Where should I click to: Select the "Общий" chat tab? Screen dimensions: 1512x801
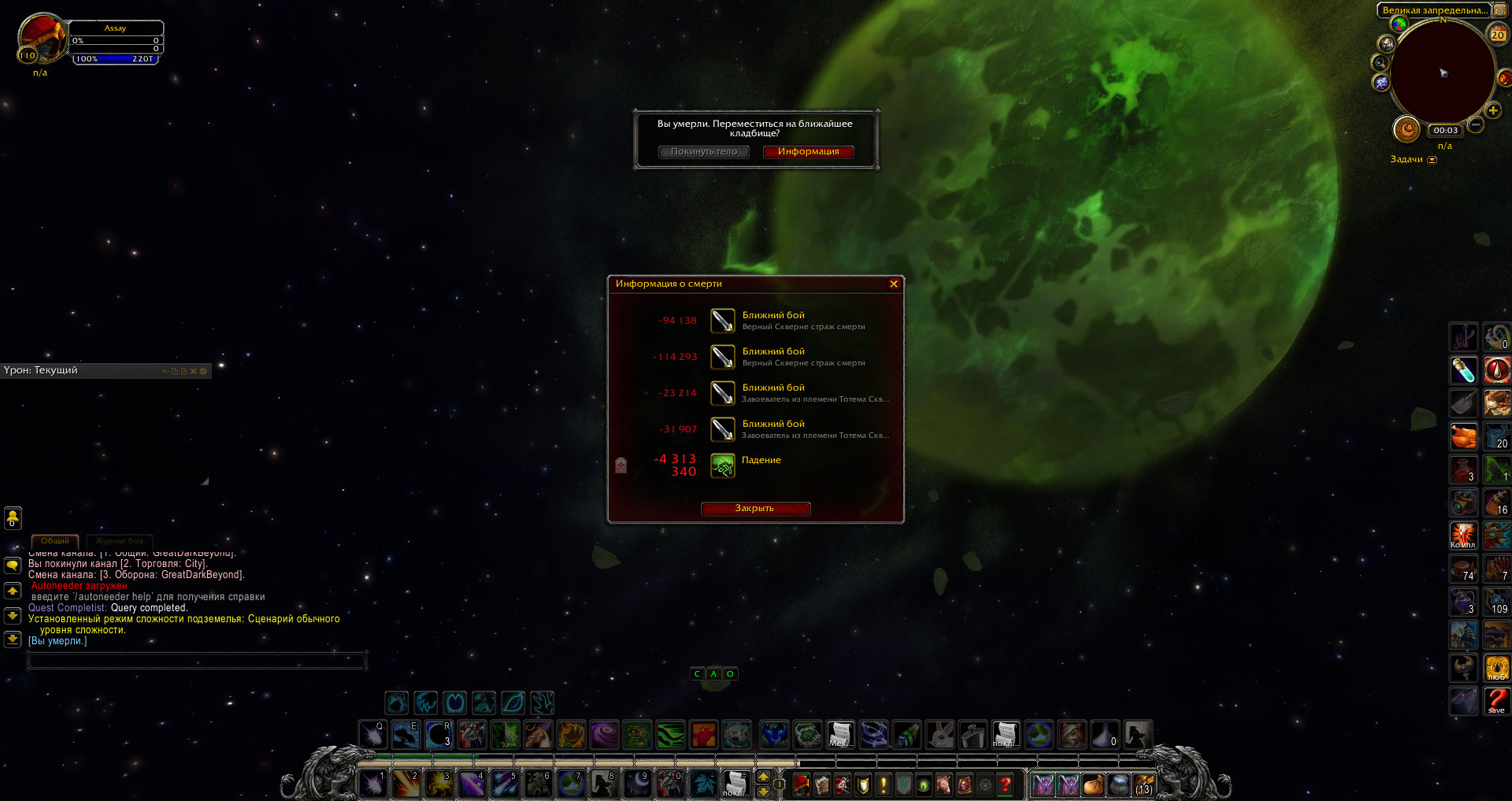tap(55, 541)
